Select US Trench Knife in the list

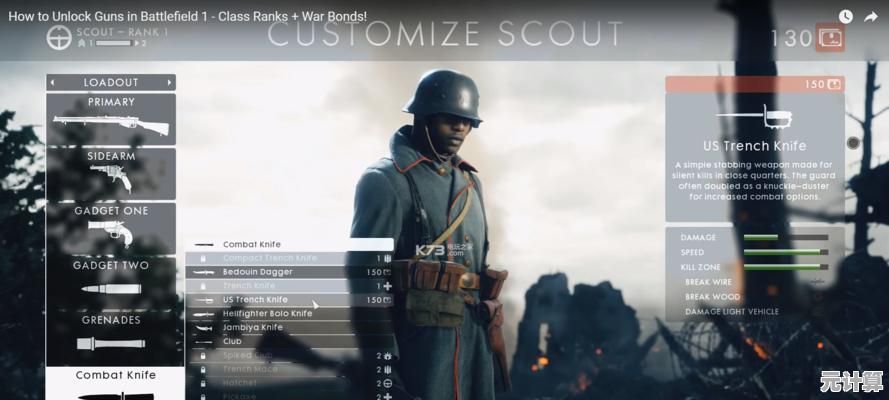[288, 300]
